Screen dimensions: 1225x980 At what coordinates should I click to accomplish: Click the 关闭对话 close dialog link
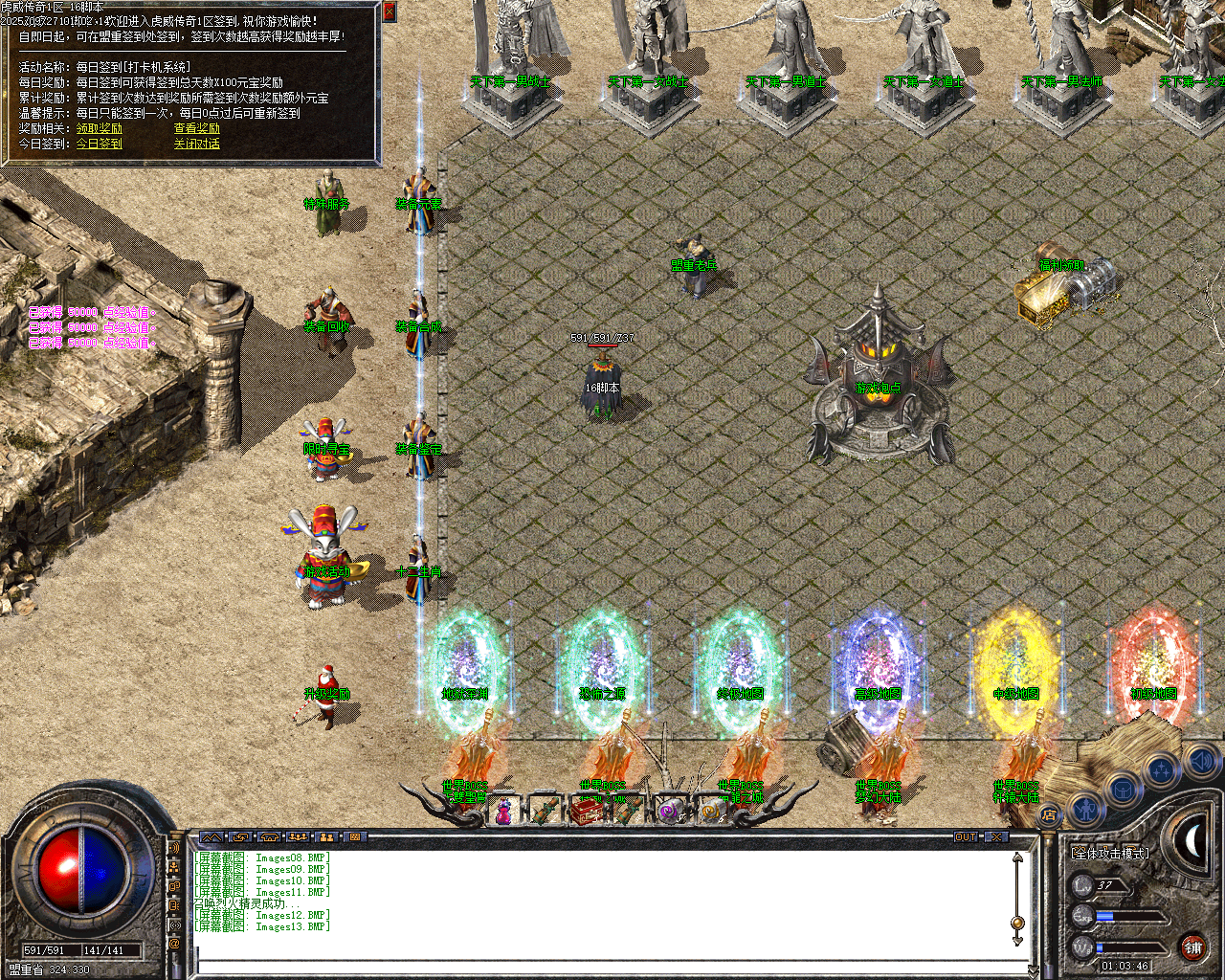(x=197, y=143)
